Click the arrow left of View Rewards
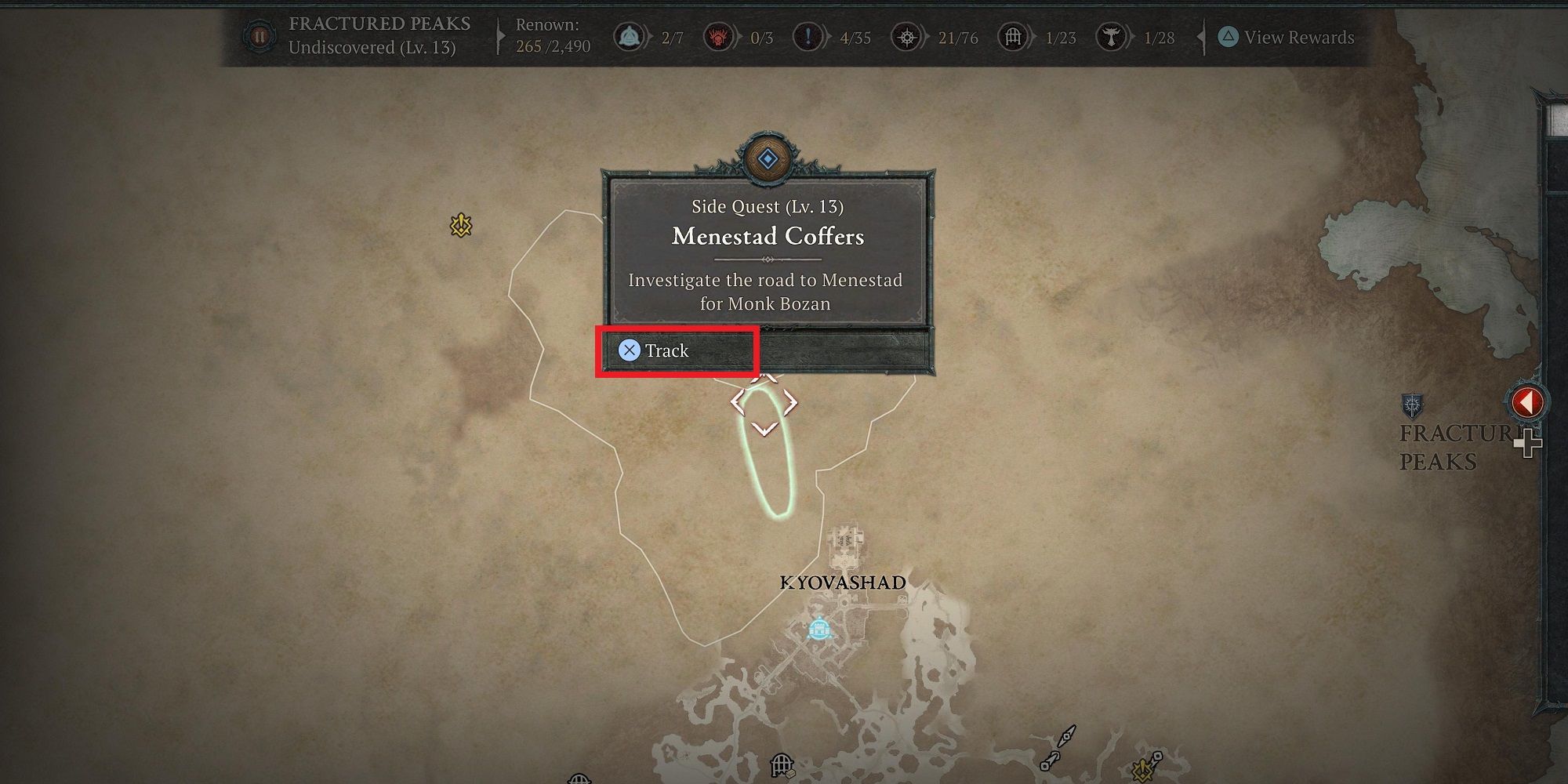 1201,36
